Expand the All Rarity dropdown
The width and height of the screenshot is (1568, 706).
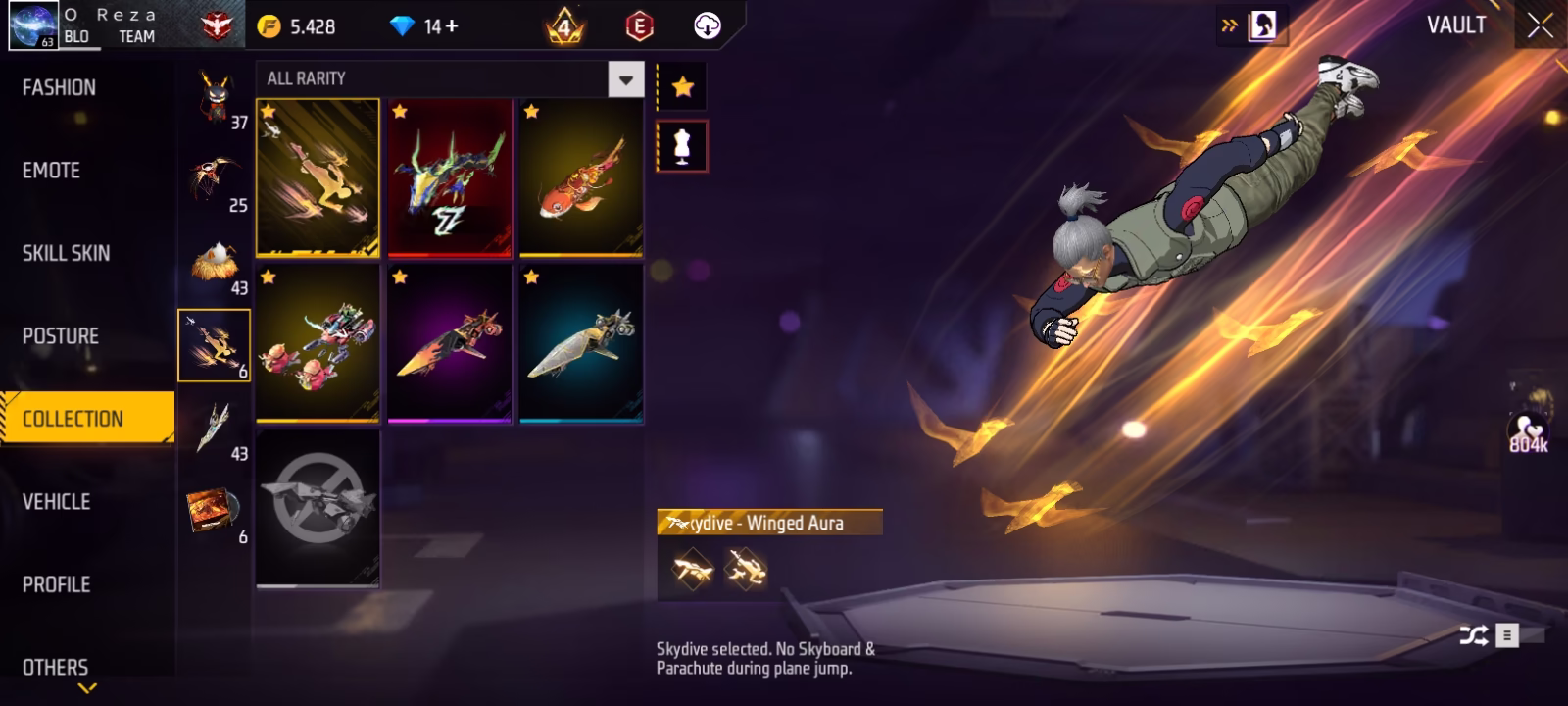pyautogui.click(x=626, y=79)
